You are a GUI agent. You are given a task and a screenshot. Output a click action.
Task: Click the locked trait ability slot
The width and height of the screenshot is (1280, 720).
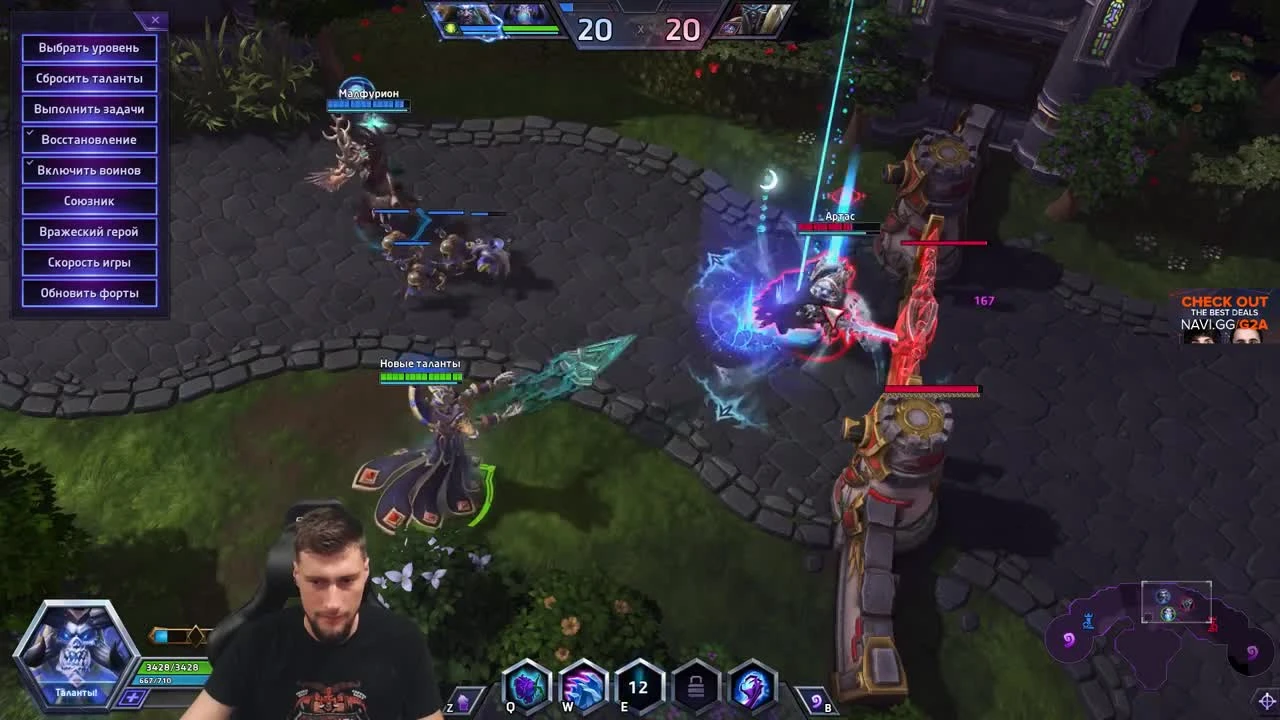tap(693, 688)
